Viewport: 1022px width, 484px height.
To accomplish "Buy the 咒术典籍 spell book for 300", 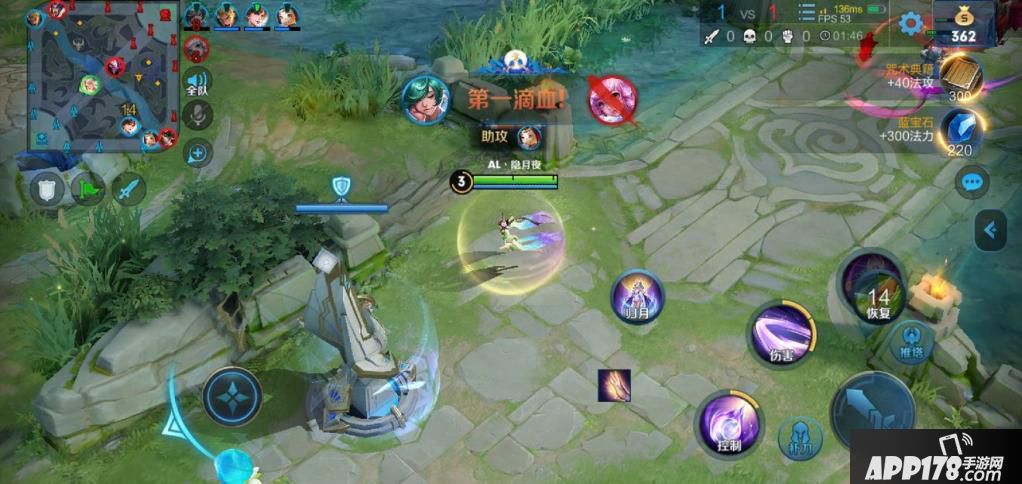I will (962, 77).
